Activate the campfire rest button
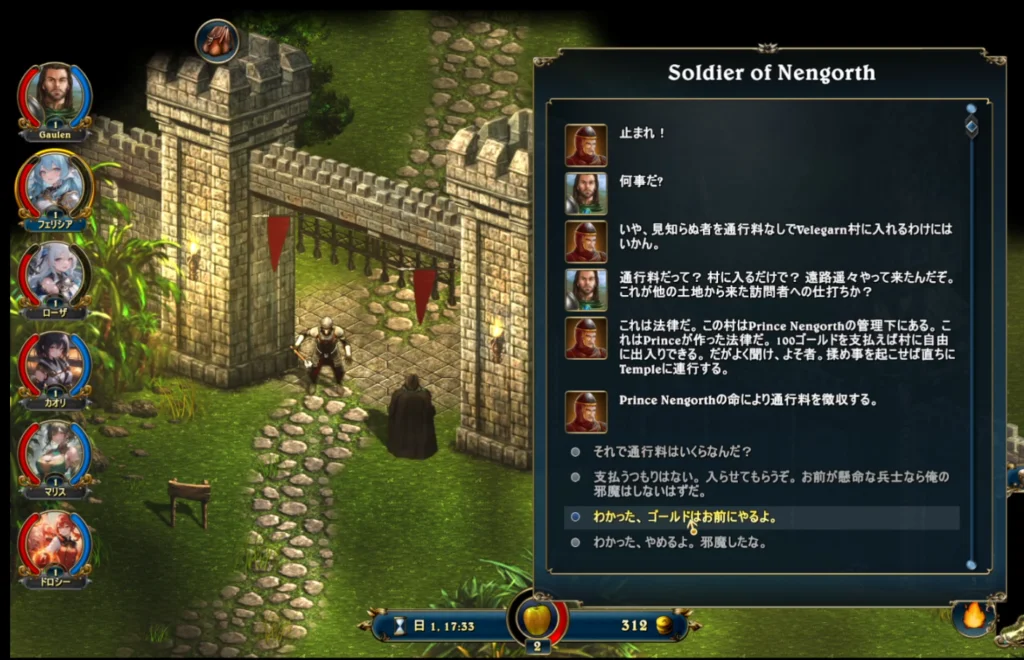The image size is (1024, 660). 973,617
